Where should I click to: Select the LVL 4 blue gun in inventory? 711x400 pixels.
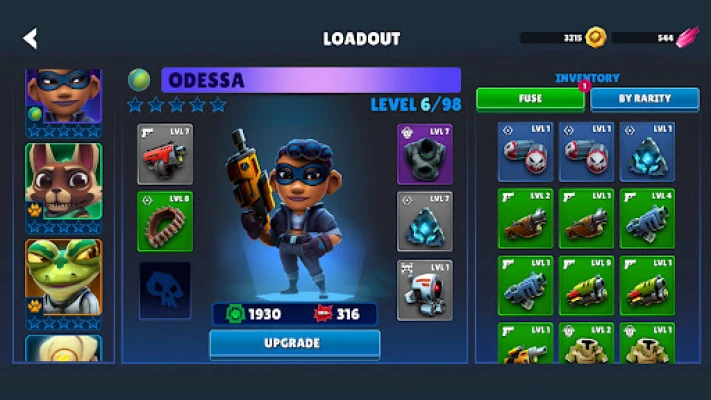point(647,218)
